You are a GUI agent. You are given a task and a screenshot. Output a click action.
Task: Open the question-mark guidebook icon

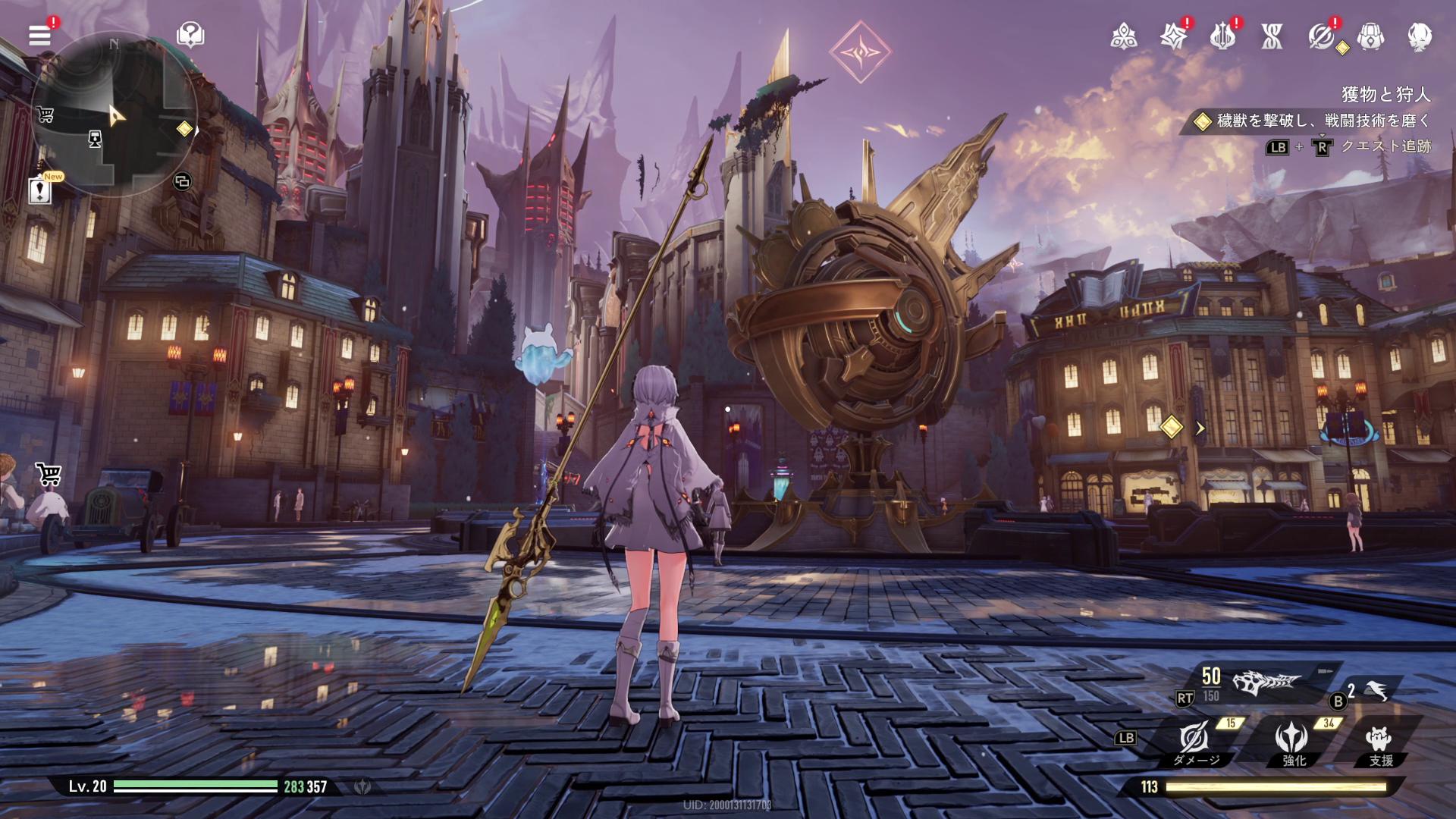click(190, 34)
